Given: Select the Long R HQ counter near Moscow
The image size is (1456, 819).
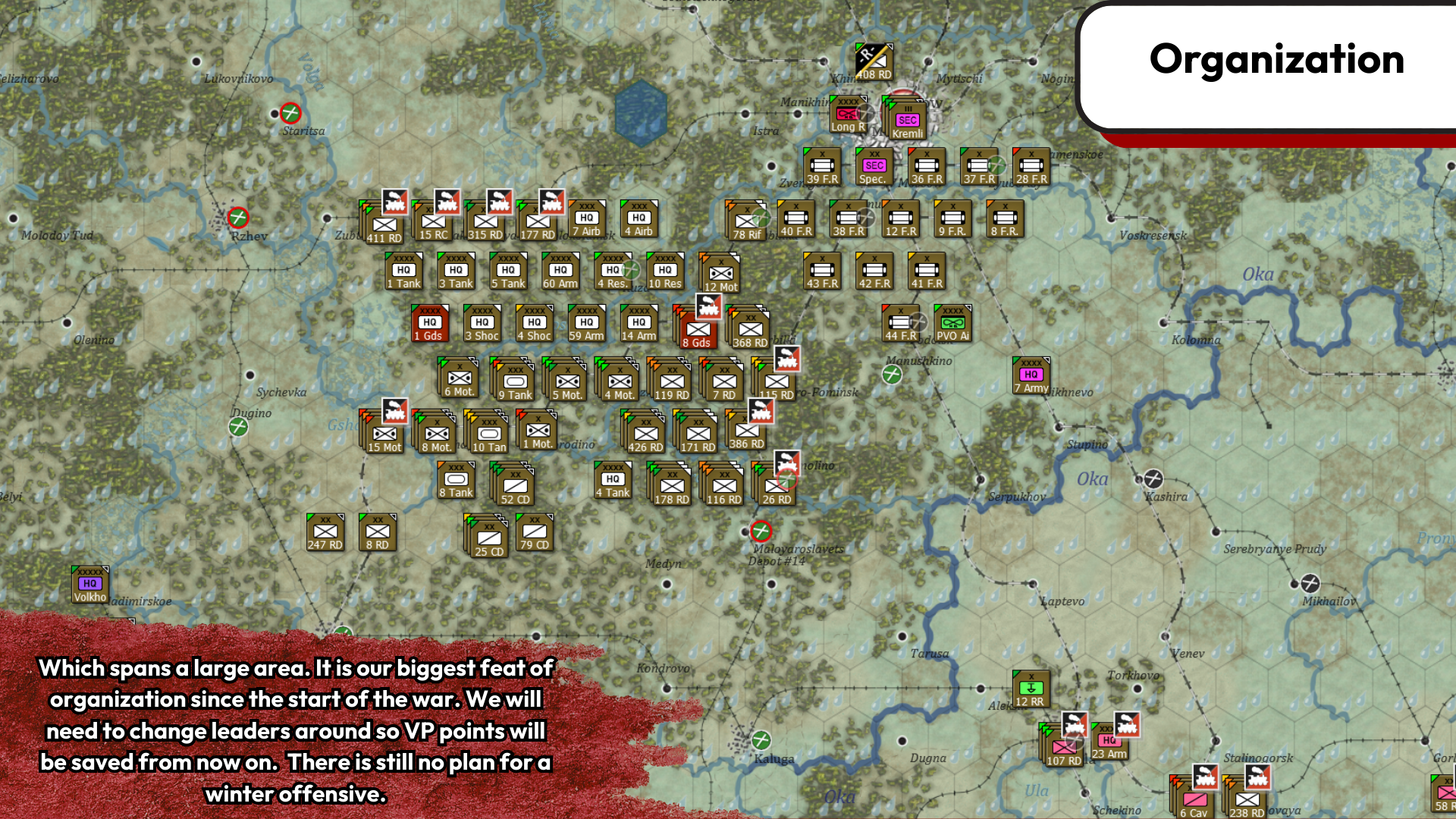Looking at the screenshot, I should coord(847,114).
